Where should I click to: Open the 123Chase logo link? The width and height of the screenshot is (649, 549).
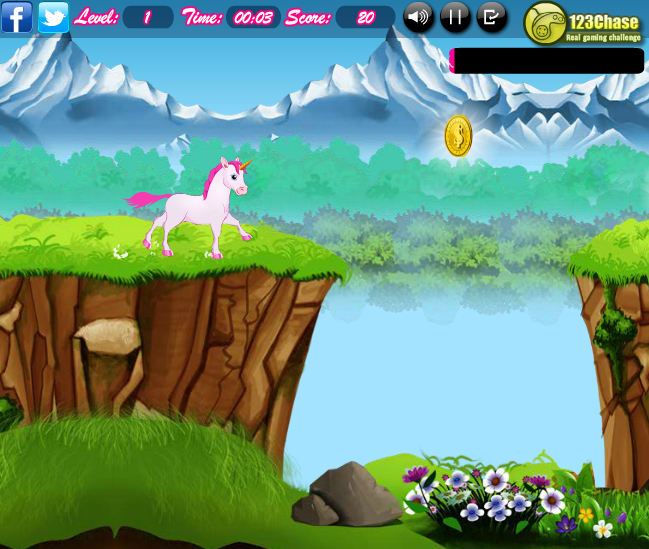pyautogui.click(x=584, y=23)
